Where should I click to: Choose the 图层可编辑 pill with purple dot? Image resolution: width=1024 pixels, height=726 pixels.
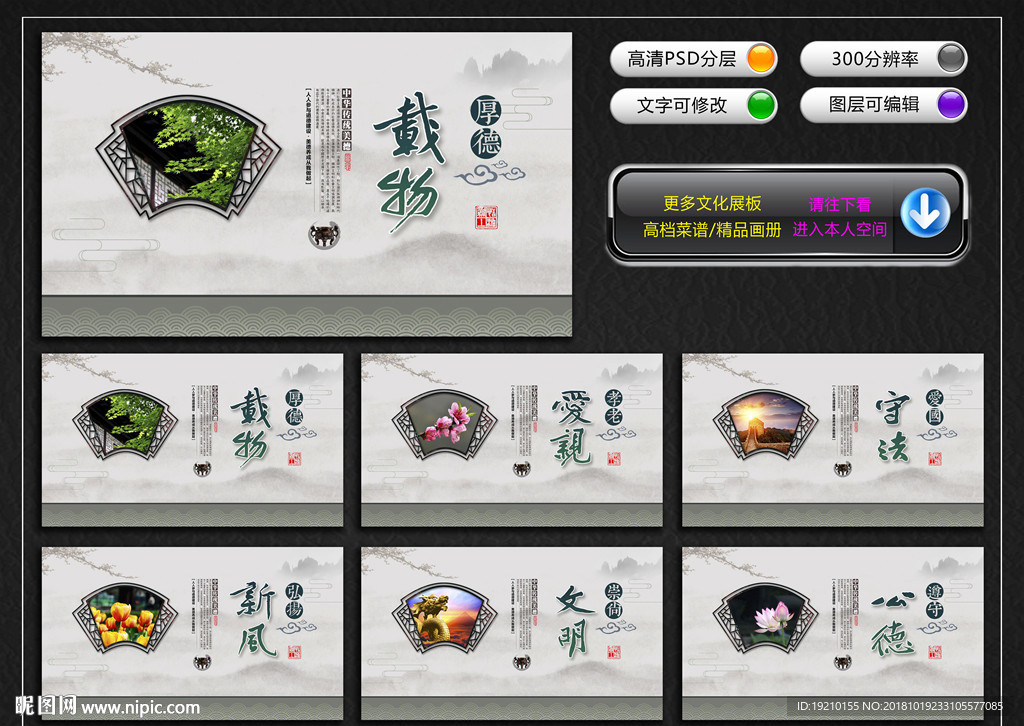pos(883,105)
